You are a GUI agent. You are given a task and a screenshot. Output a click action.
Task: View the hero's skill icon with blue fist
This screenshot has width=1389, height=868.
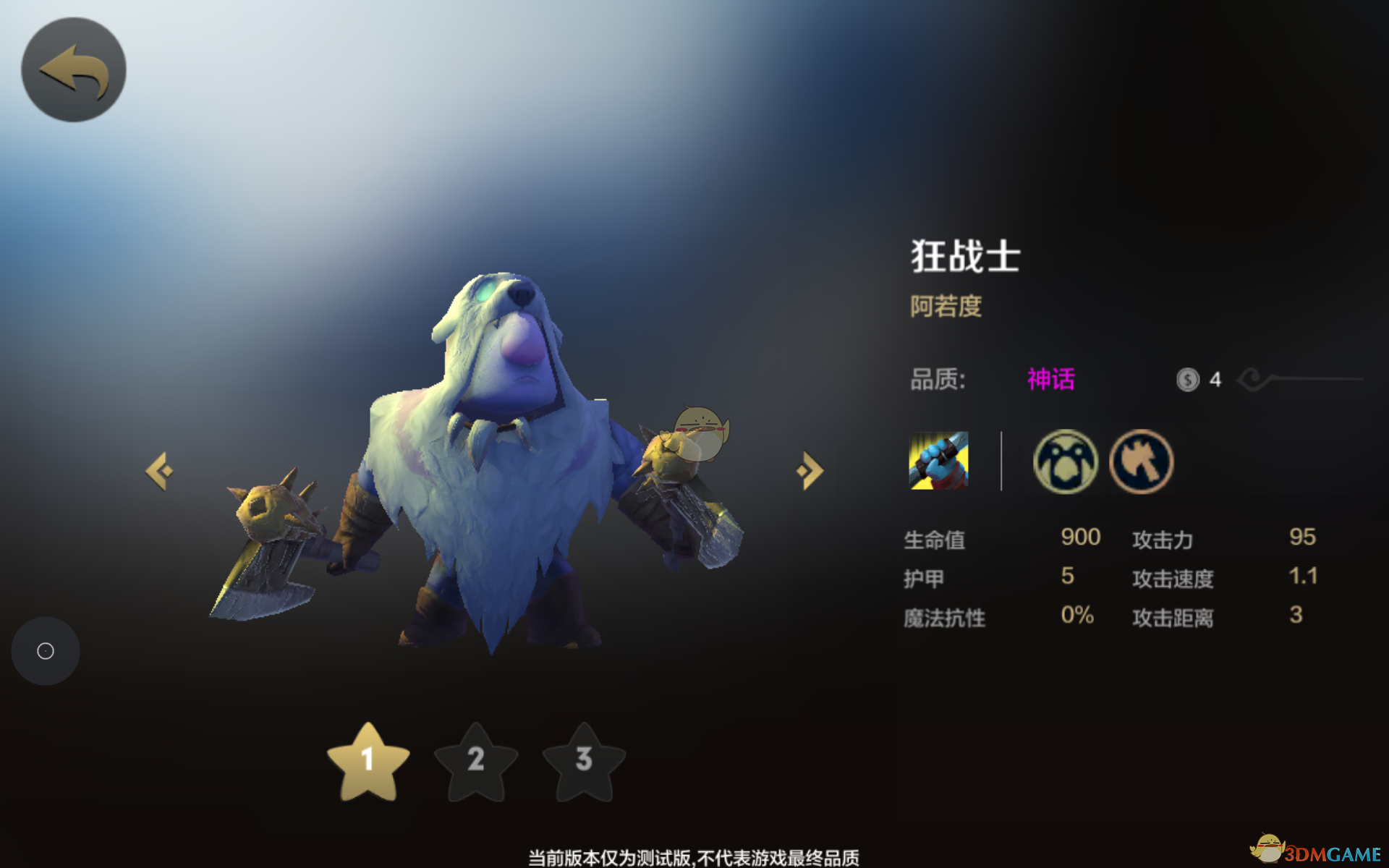point(938,461)
